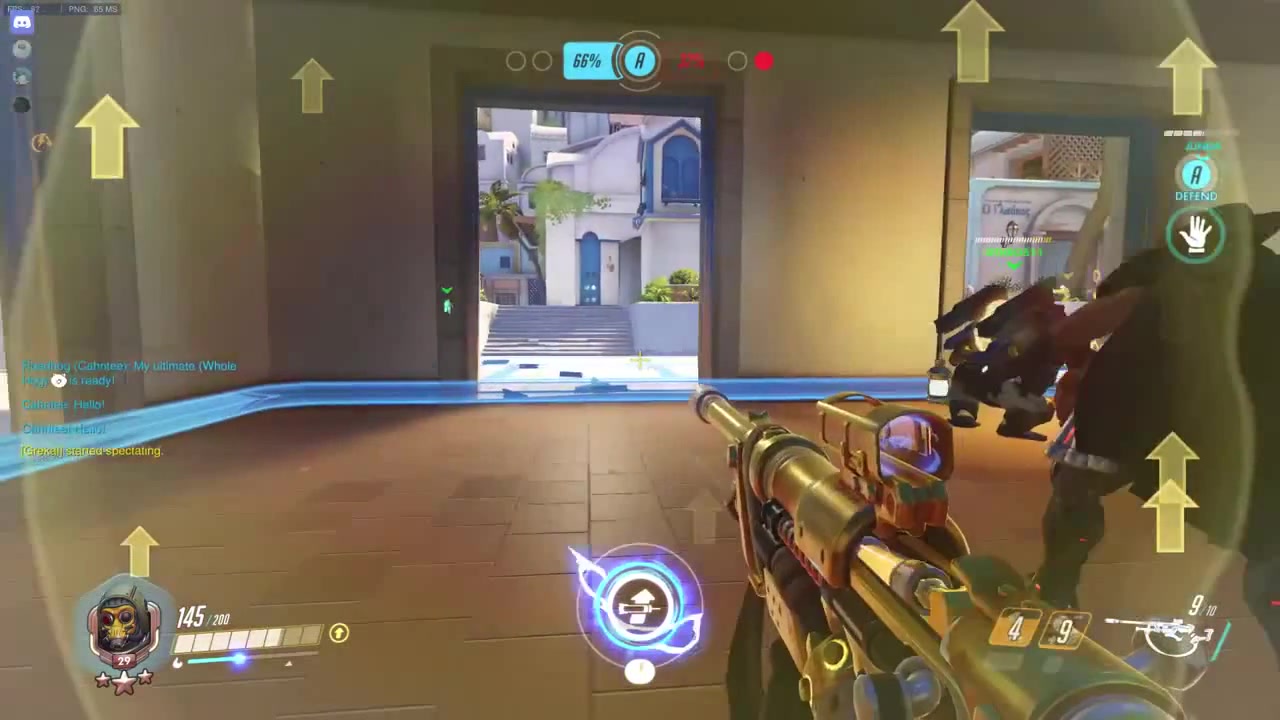This screenshot has height=720, width=1280.
Task: Toggle the enemy-side hollow circle marker
Action: (x=737, y=61)
